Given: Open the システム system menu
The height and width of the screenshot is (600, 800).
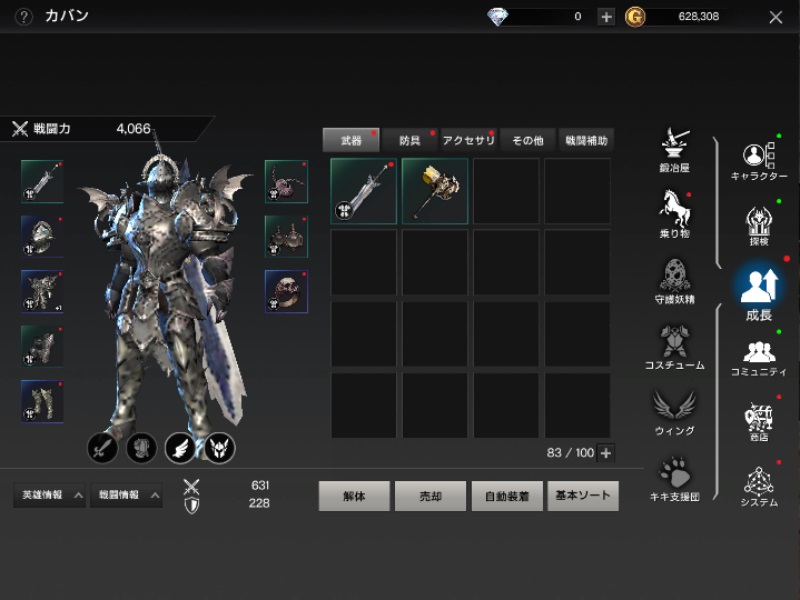Looking at the screenshot, I should (759, 486).
